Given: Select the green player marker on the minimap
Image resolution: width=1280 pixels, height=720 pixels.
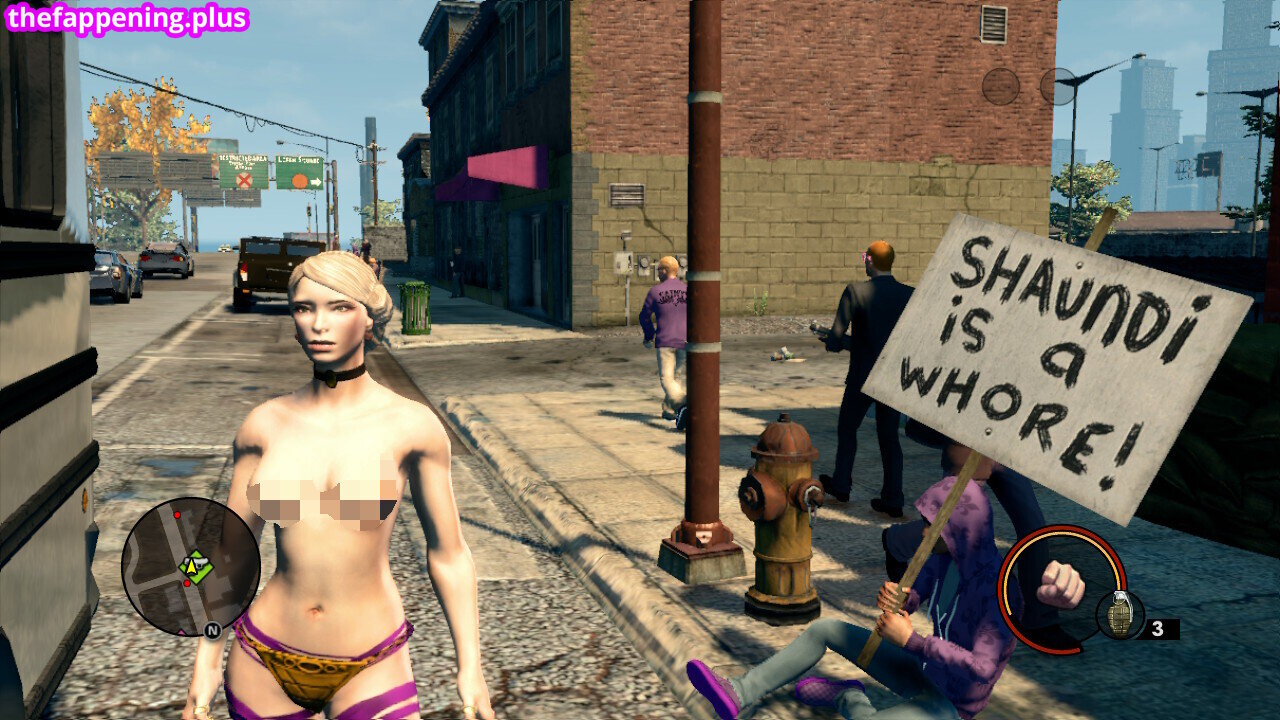Looking at the screenshot, I should 194,567.
